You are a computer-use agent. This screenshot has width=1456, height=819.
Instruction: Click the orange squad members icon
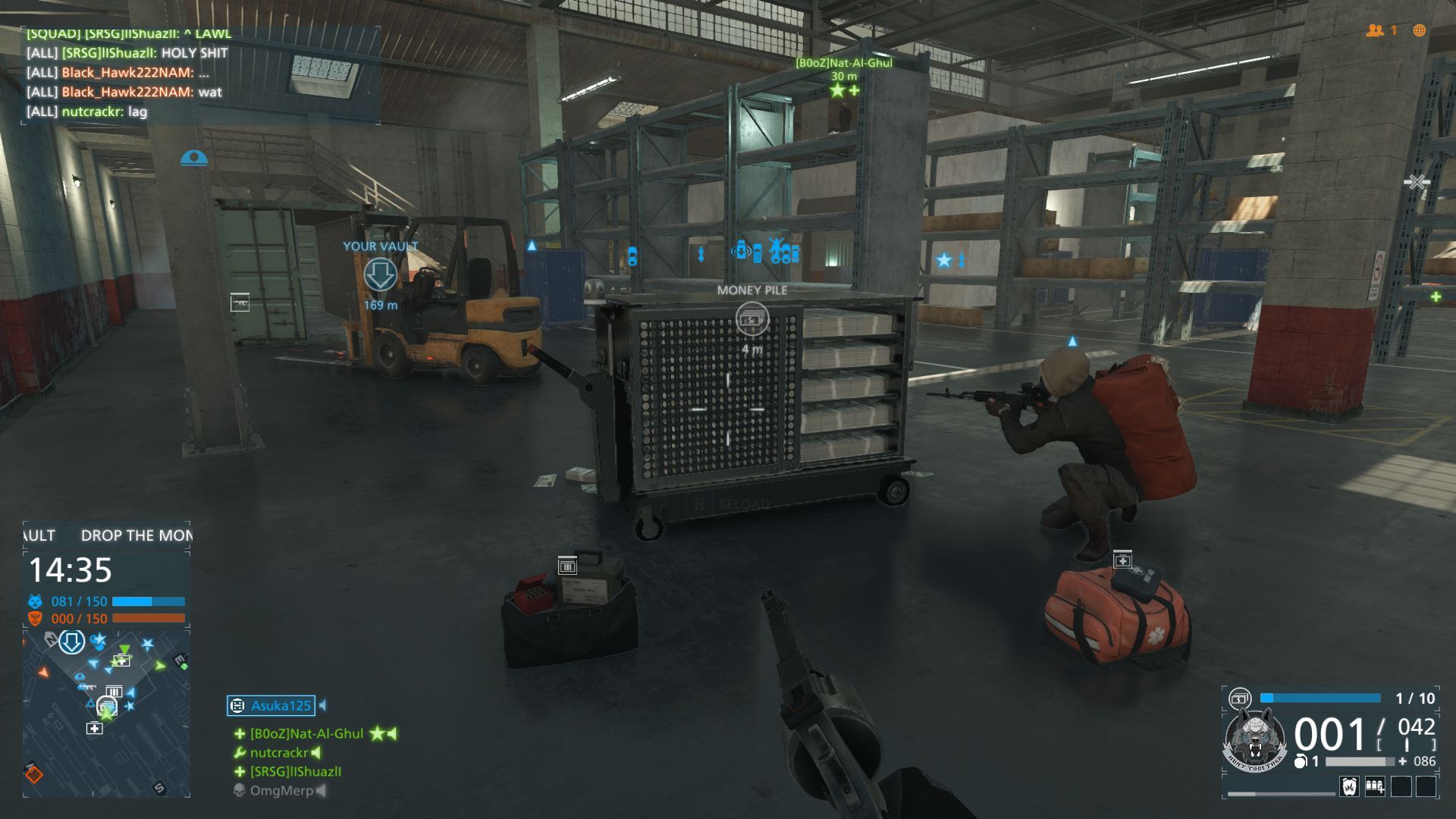(x=1375, y=30)
